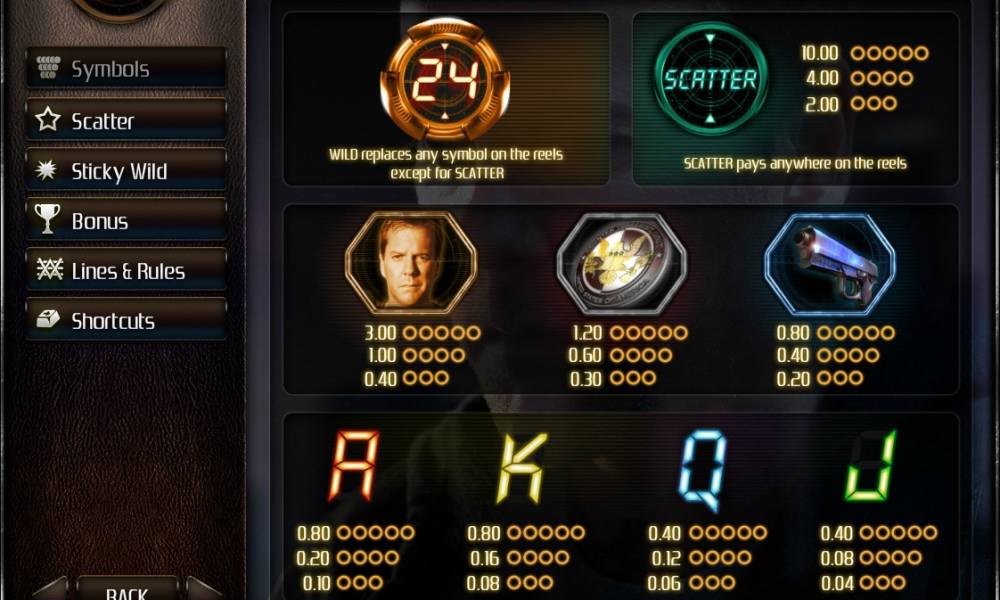Show the Scatter rules page
Viewport: 1000px width, 600px height.
(125, 120)
